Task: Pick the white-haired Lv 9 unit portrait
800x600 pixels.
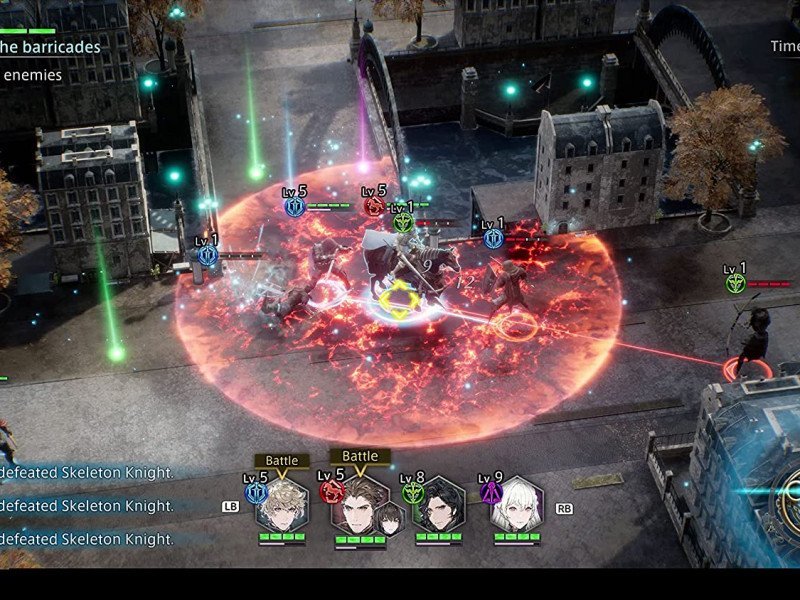Action: click(x=517, y=505)
